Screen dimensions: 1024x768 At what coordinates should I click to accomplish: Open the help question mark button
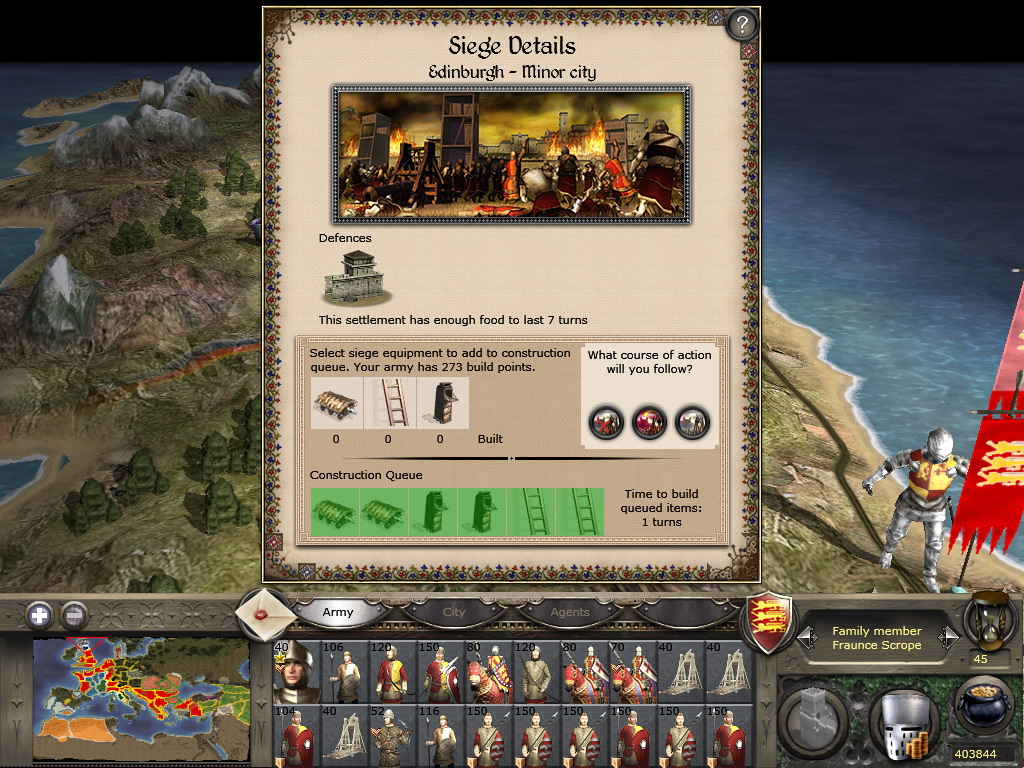pyautogui.click(x=742, y=24)
